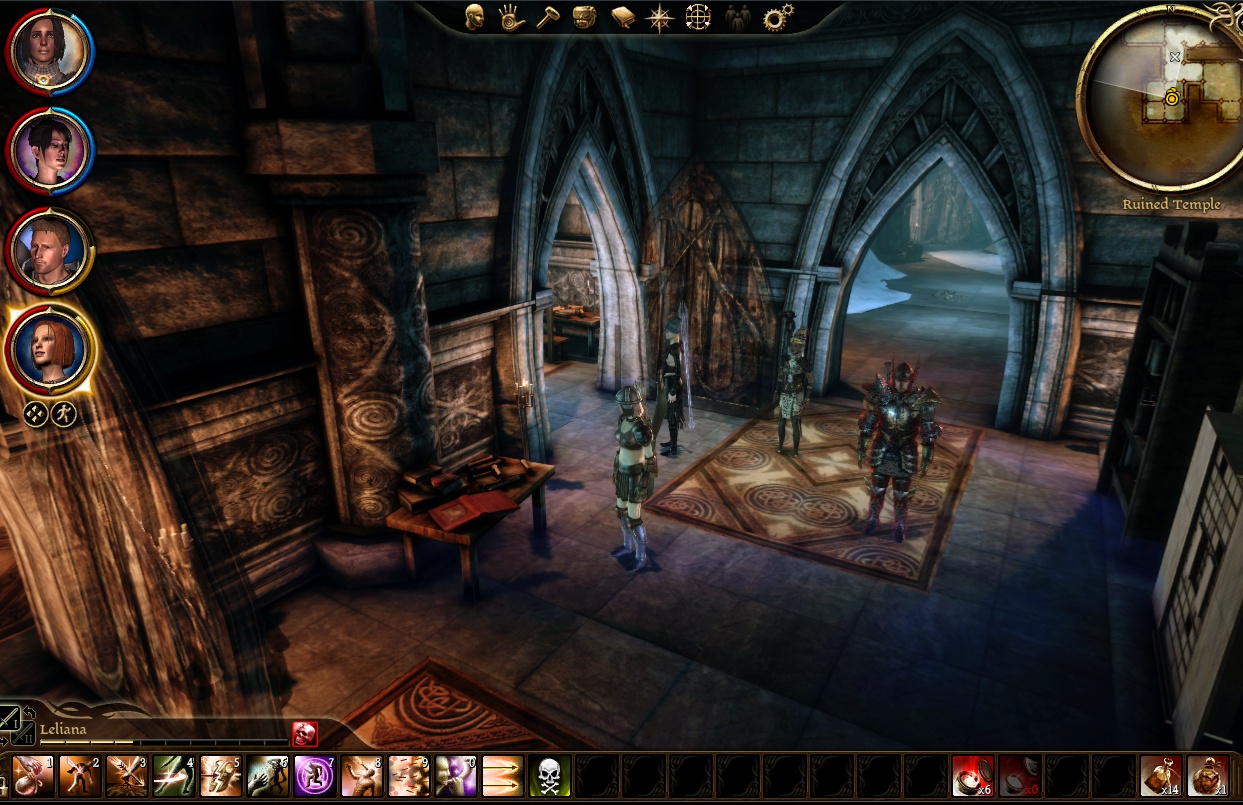1243x805 pixels.
Task: Use the skull and crossbones poison ability
Action: 549,775
